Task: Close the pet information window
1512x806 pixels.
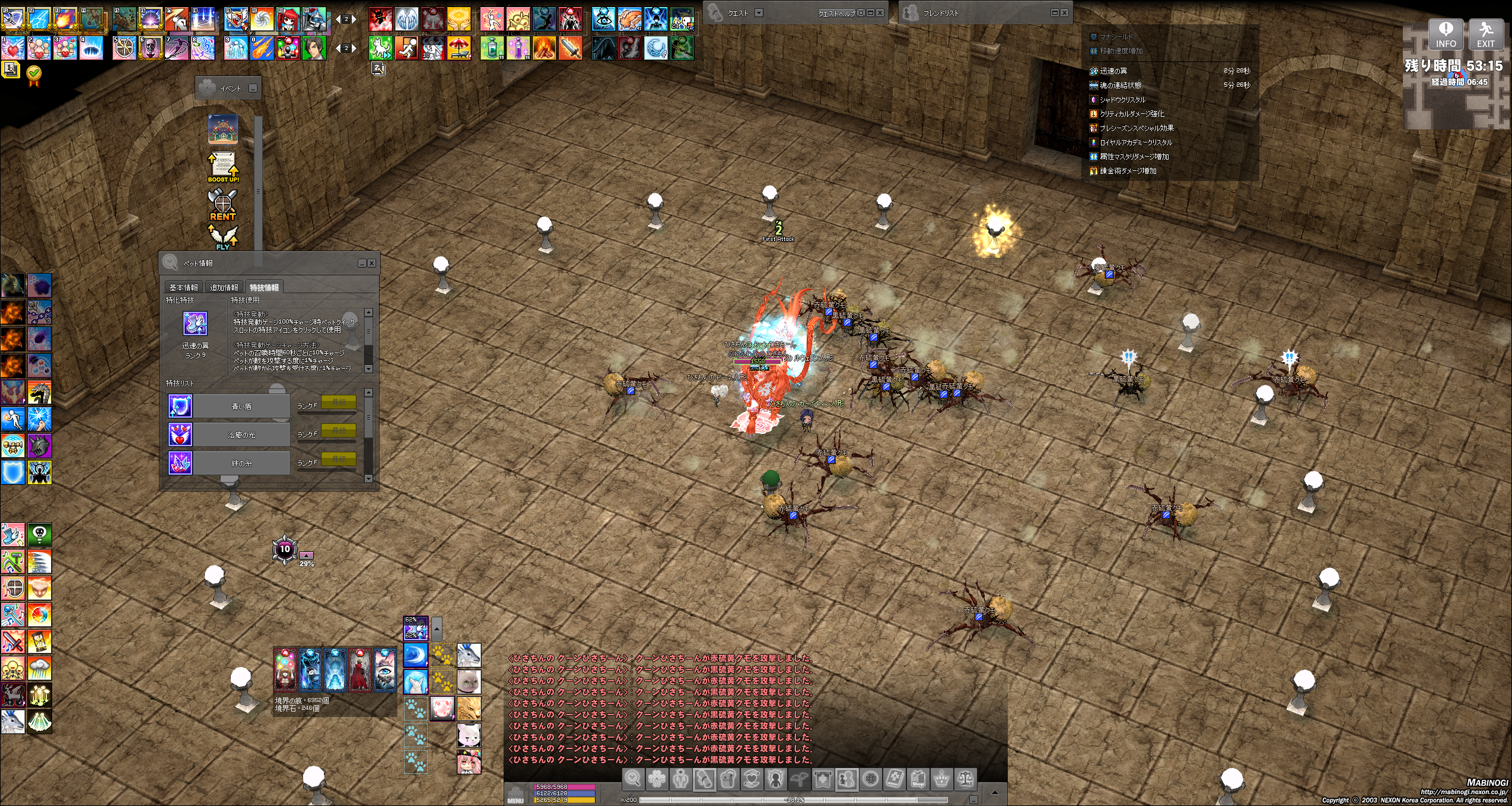Action: [371, 263]
